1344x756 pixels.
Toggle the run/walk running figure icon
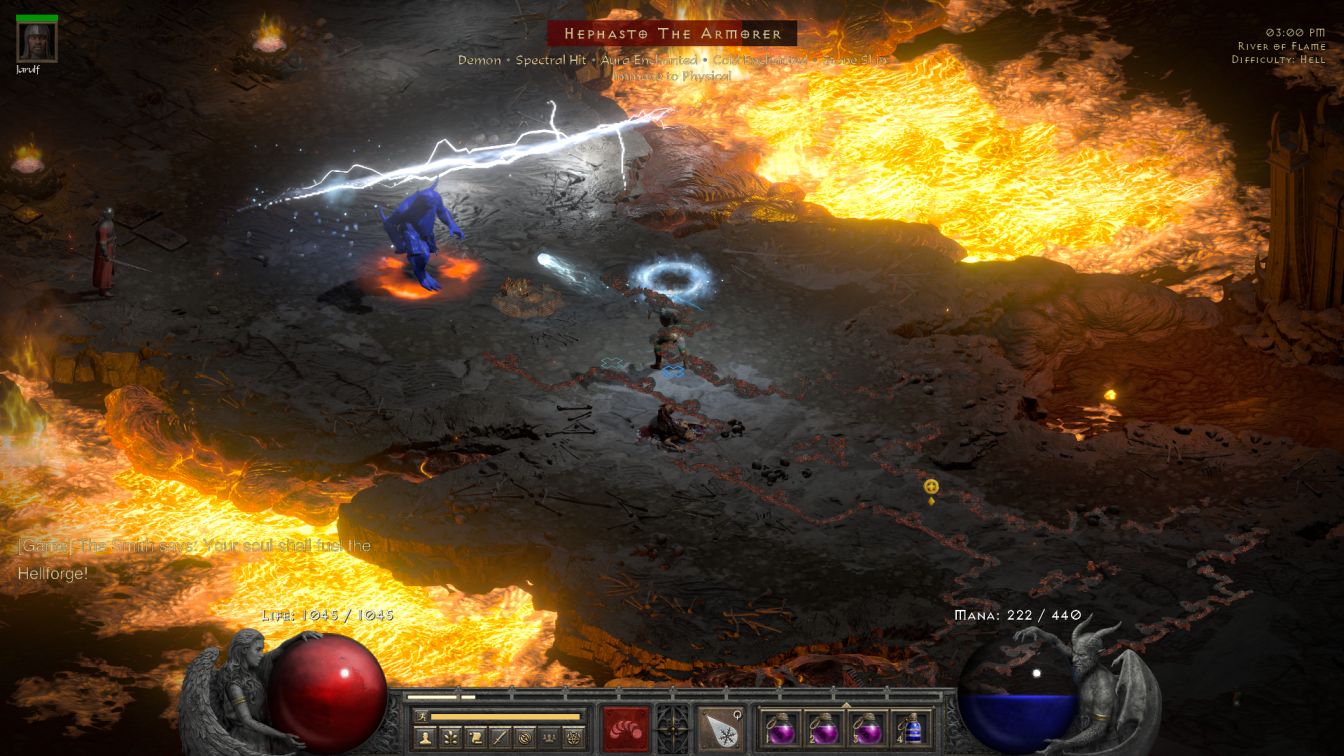click(422, 717)
